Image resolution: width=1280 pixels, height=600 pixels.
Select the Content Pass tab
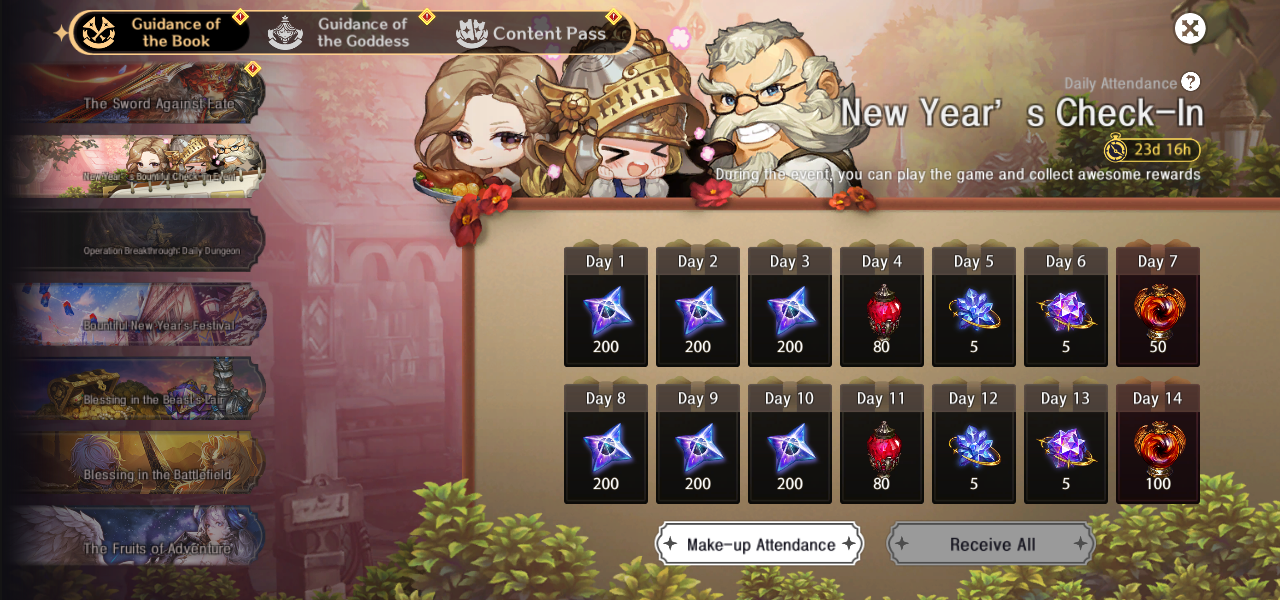click(533, 33)
